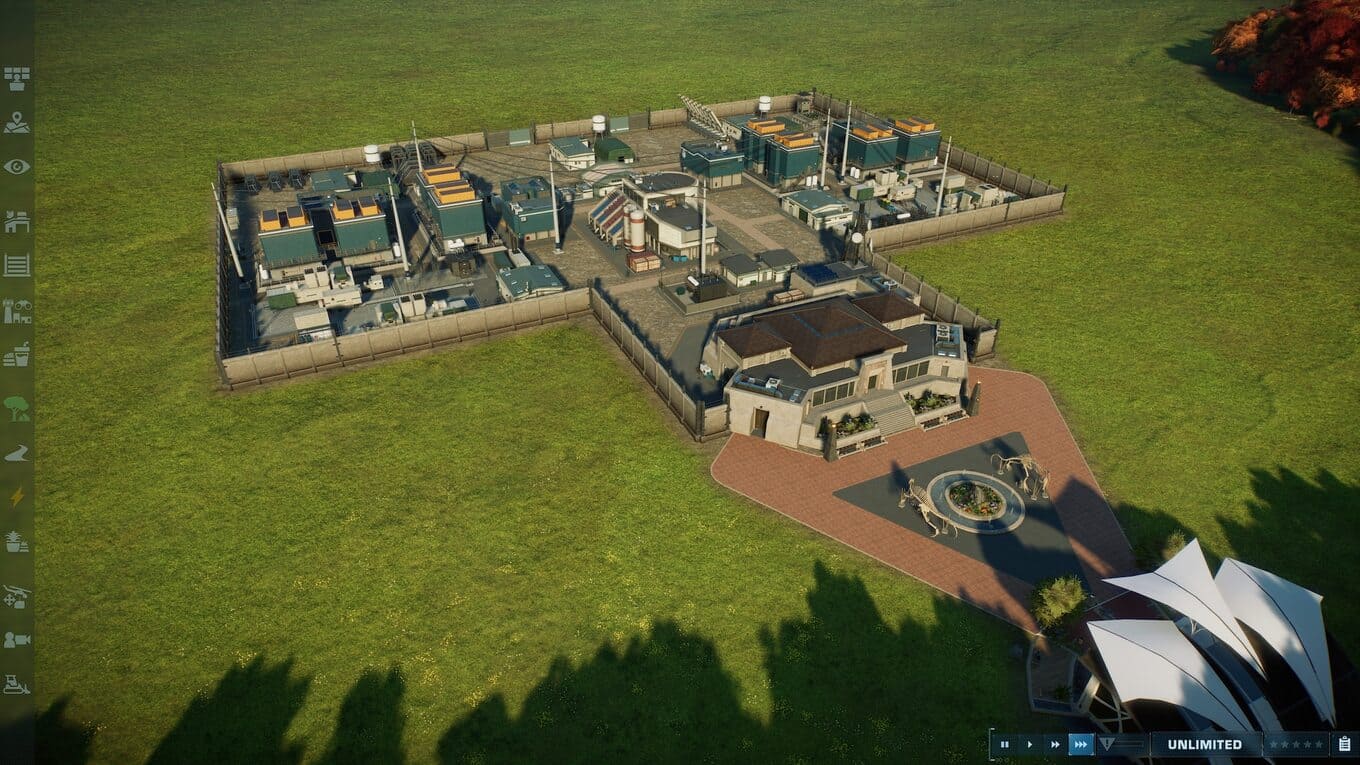Open the control room management icon

(x=17, y=78)
